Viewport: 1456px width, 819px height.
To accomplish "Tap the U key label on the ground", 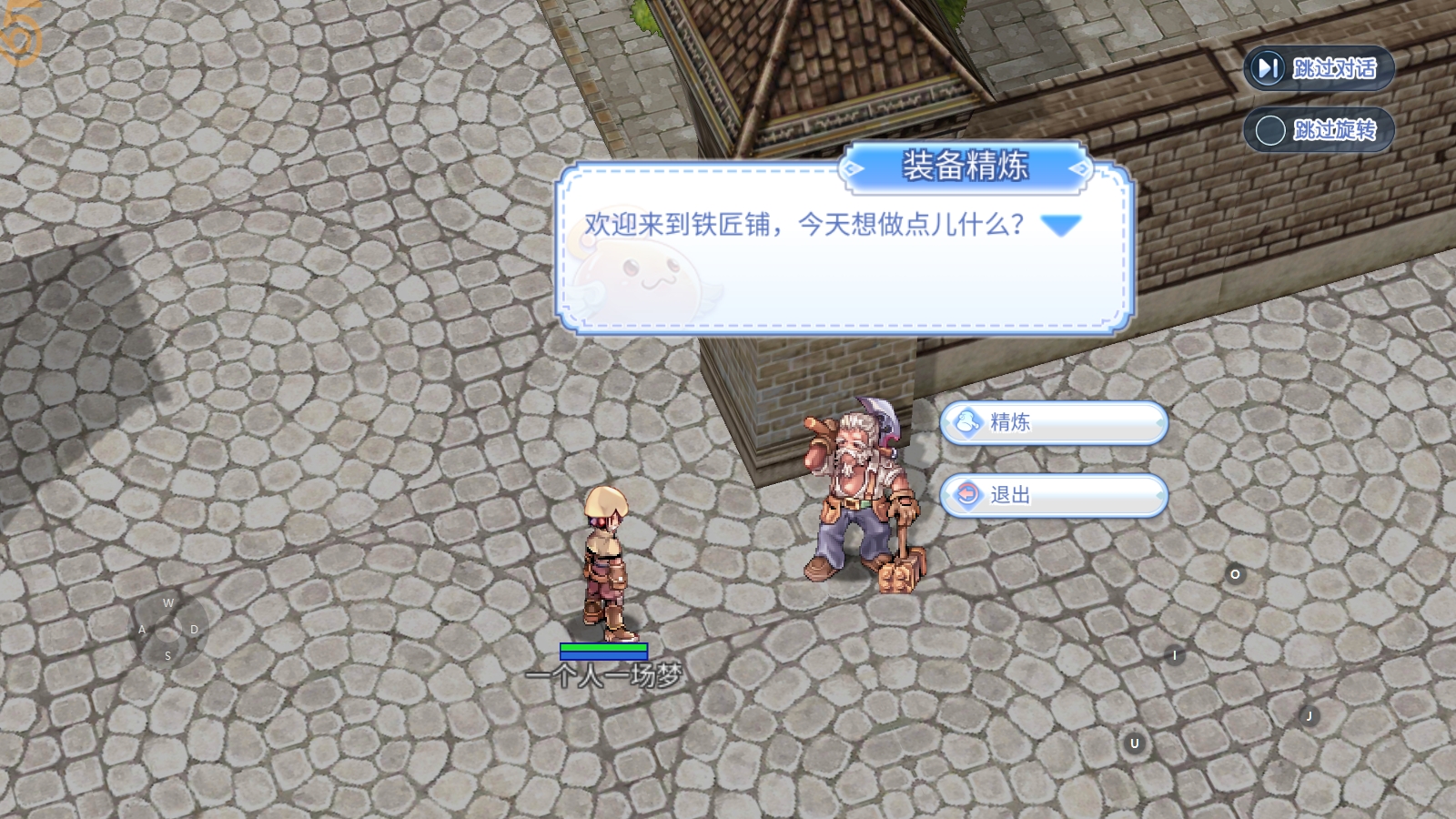I will point(1134,743).
